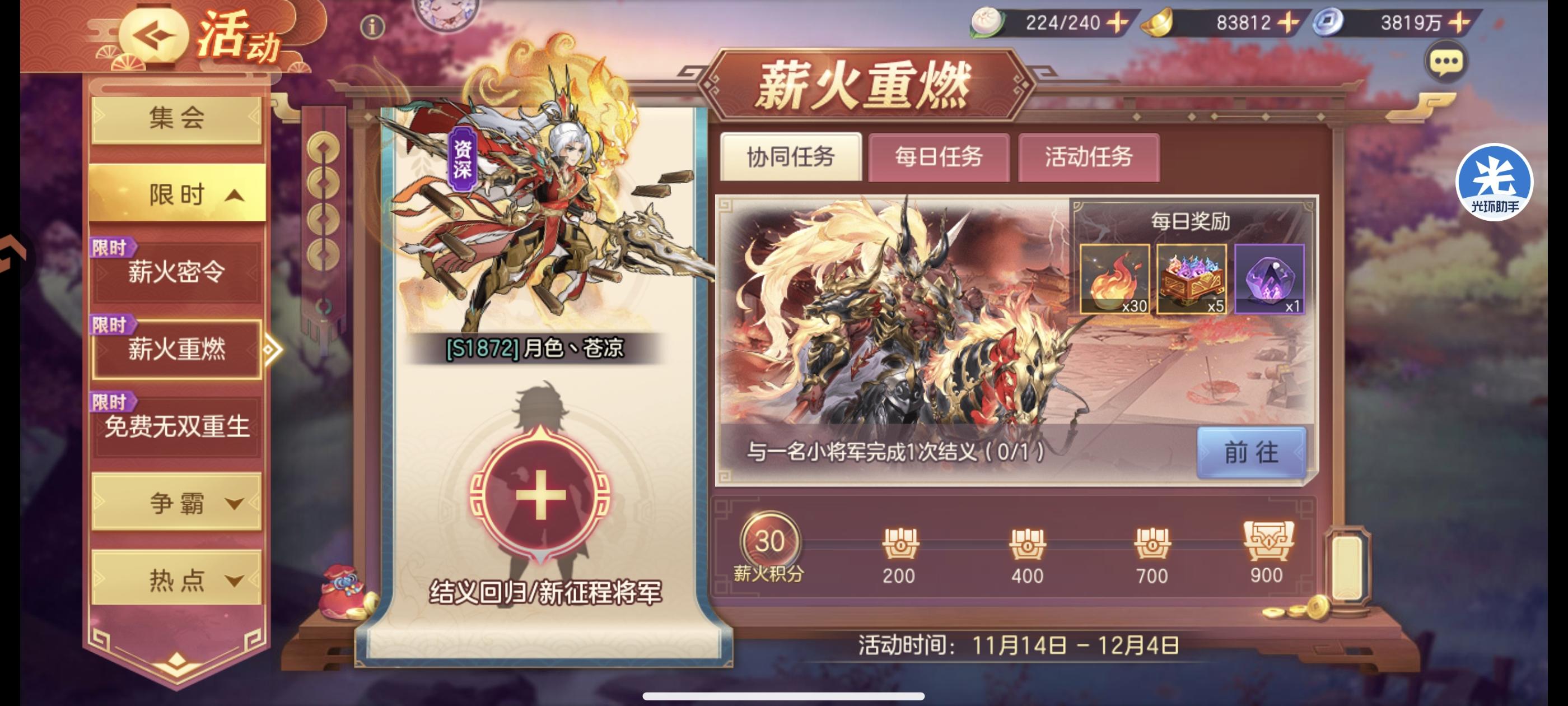The height and width of the screenshot is (706, 1568).
Task: Expand the 争霸 category dropdown
Action: 177,503
